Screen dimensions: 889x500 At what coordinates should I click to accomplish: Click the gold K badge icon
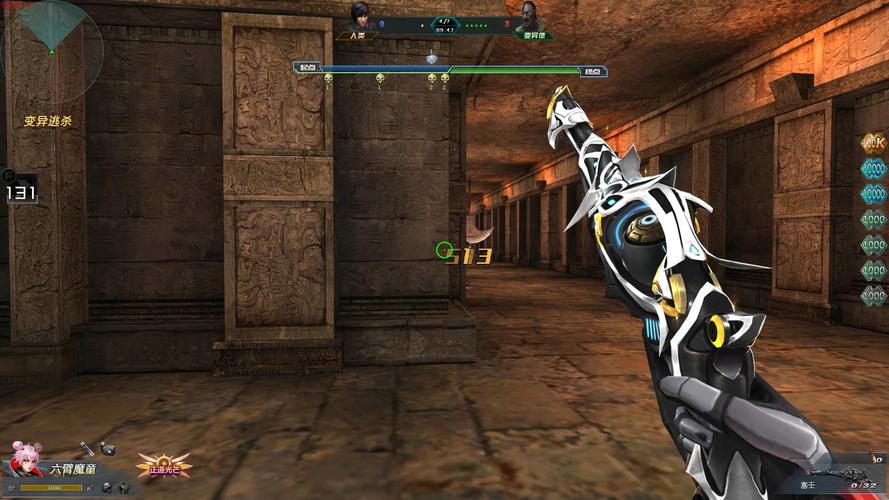(873, 143)
